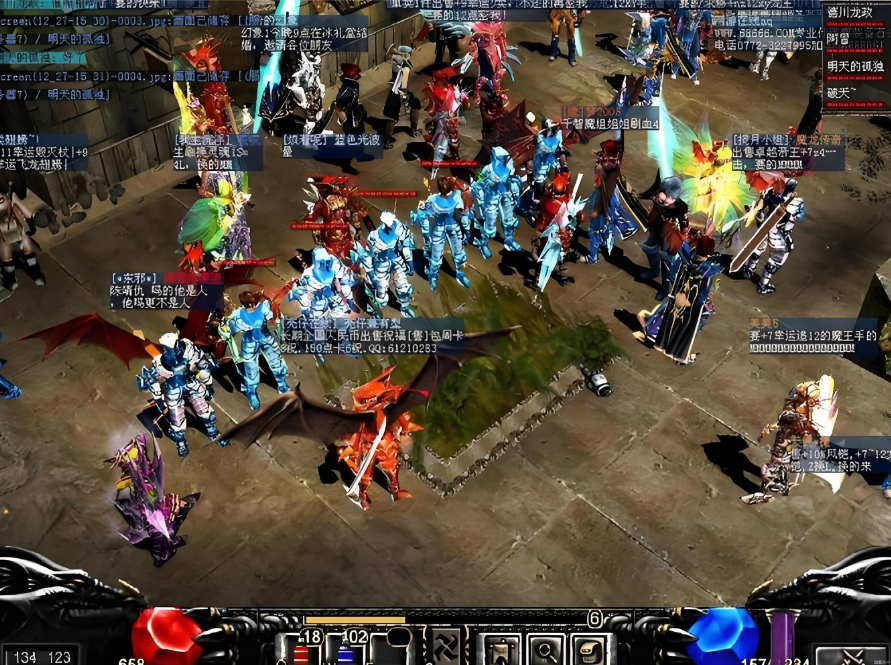Select party member 明天的孤独
This screenshot has width=891, height=665.
(855, 66)
